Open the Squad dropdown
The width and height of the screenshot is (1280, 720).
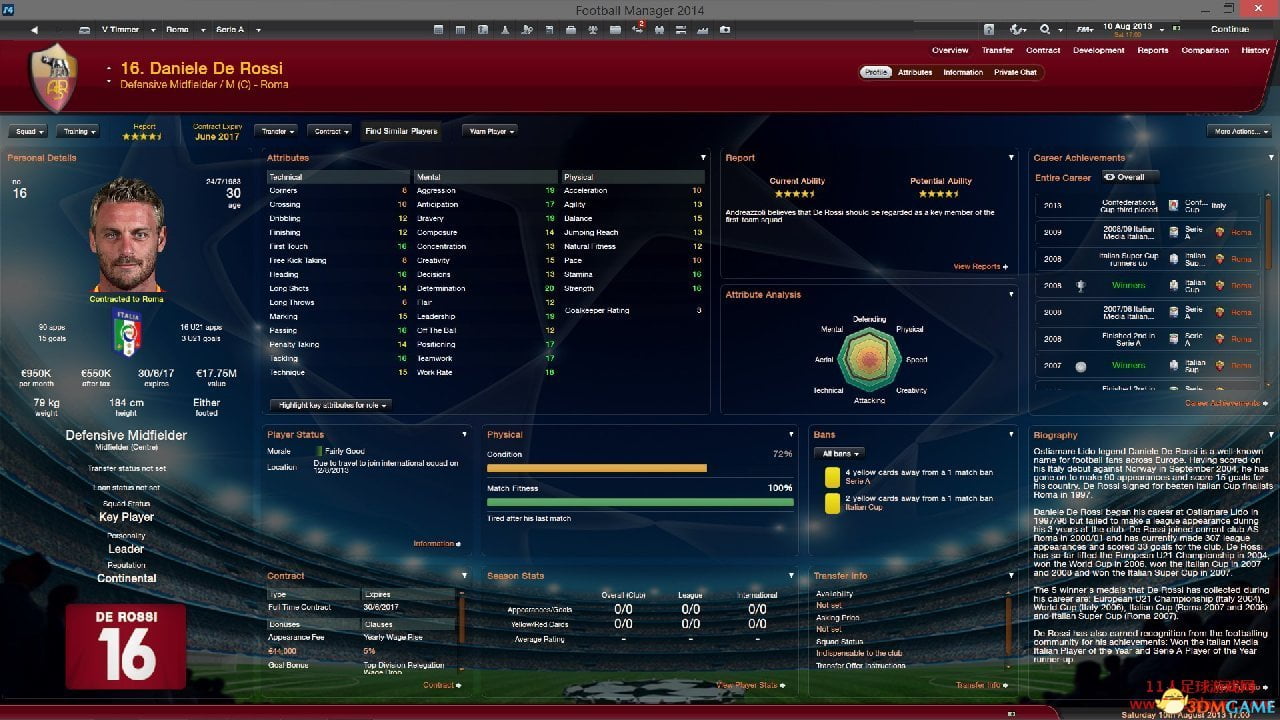pos(27,131)
